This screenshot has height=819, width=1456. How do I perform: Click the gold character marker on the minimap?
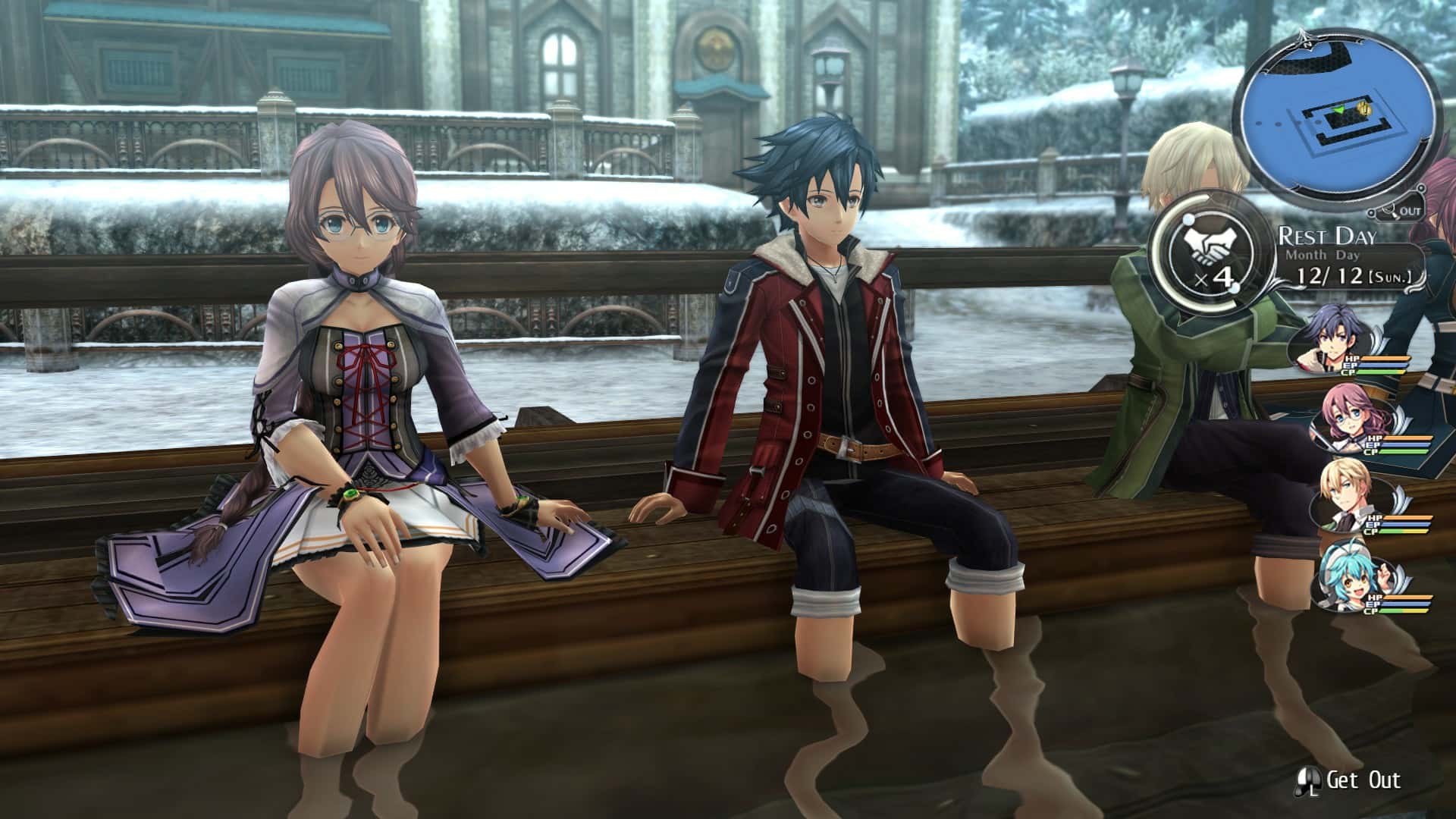point(1364,109)
